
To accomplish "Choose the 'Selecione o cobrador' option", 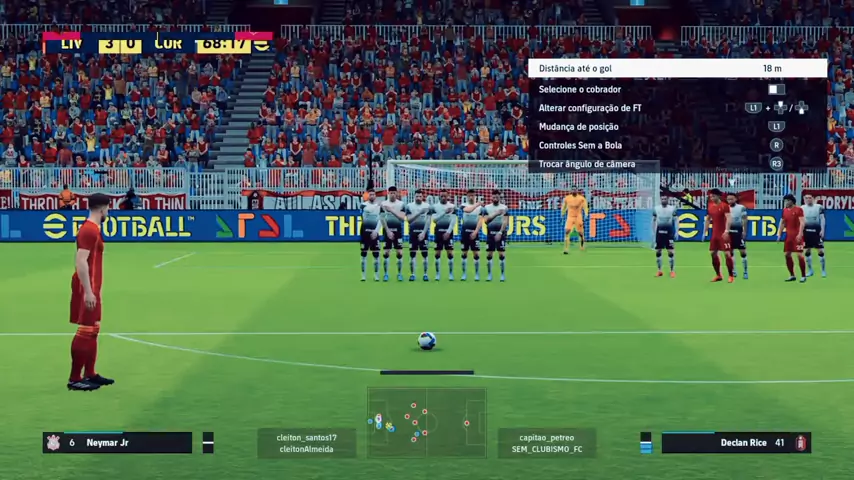I will pos(677,89).
